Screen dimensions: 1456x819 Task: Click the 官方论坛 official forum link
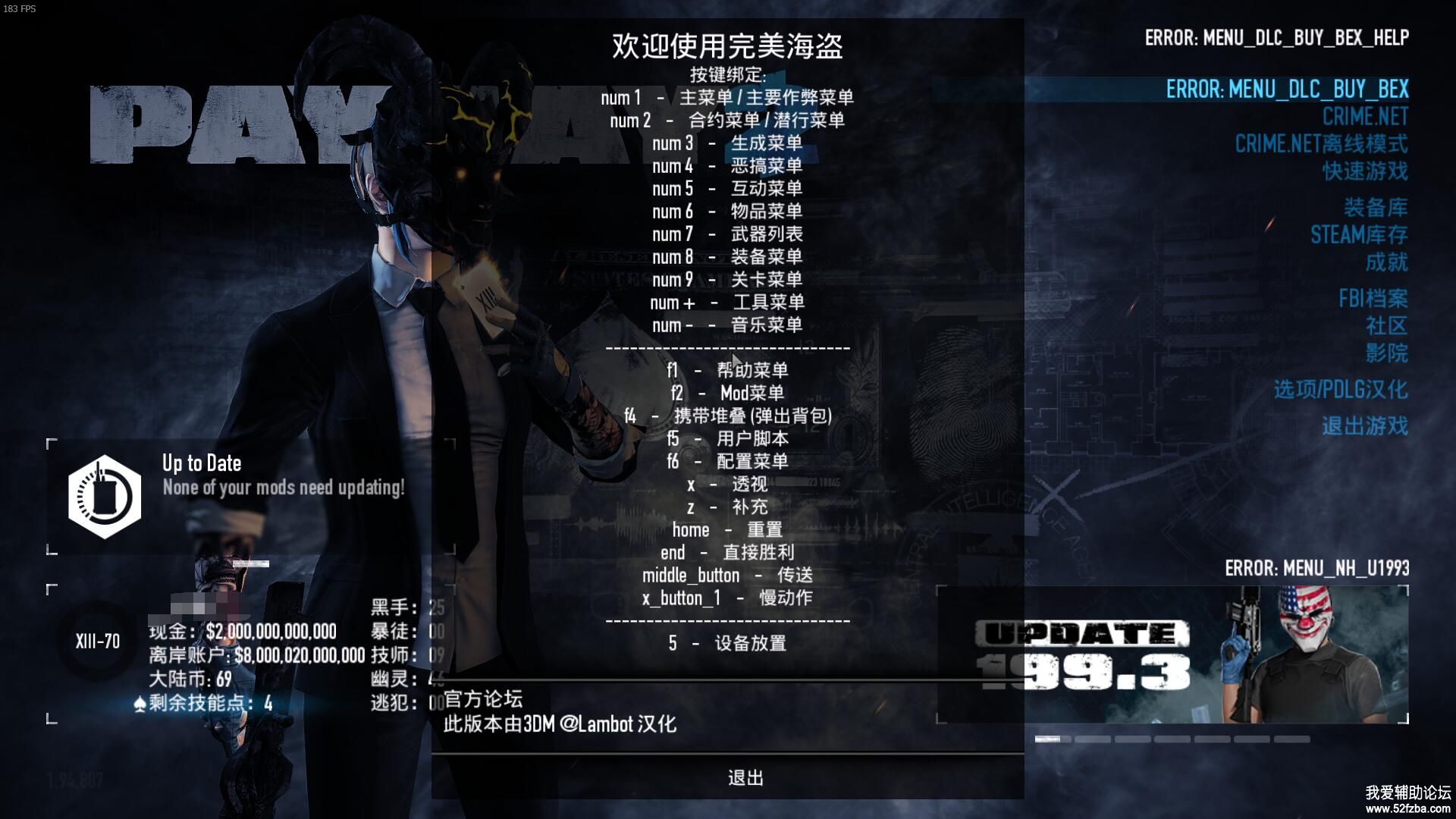(x=483, y=698)
